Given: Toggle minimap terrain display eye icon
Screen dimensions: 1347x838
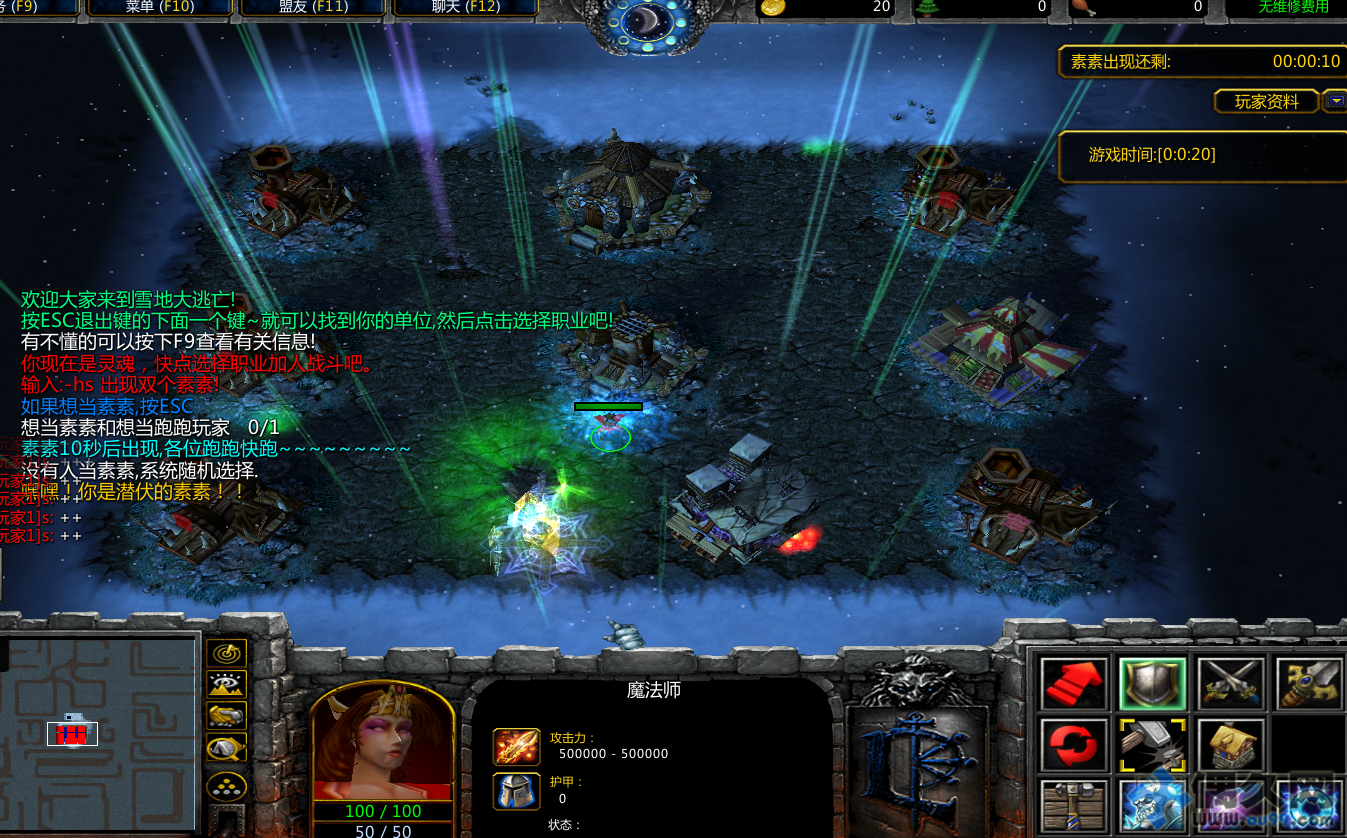Looking at the screenshot, I should (x=226, y=684).
